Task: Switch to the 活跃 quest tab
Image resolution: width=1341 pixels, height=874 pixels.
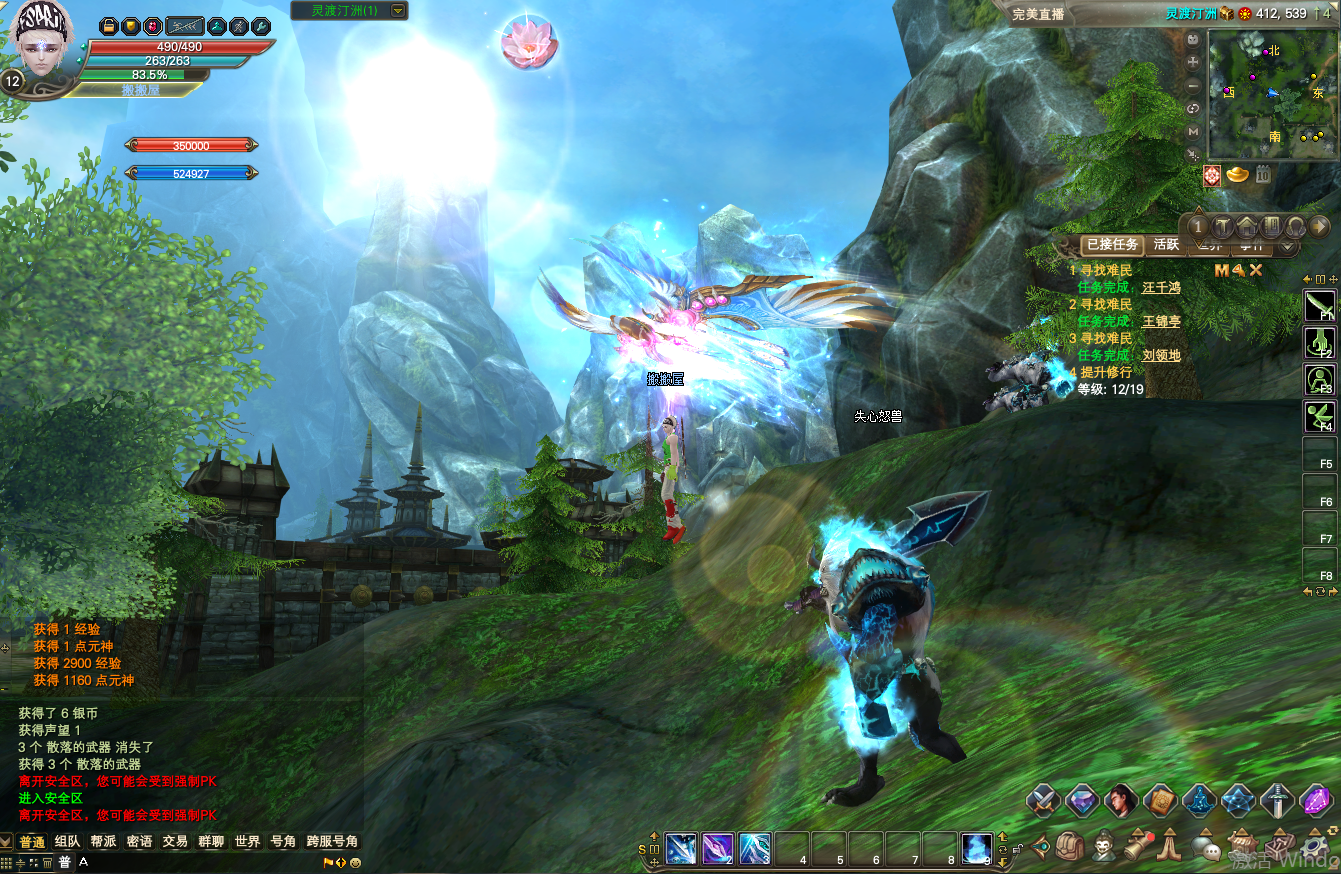Action: [1166, 245]
